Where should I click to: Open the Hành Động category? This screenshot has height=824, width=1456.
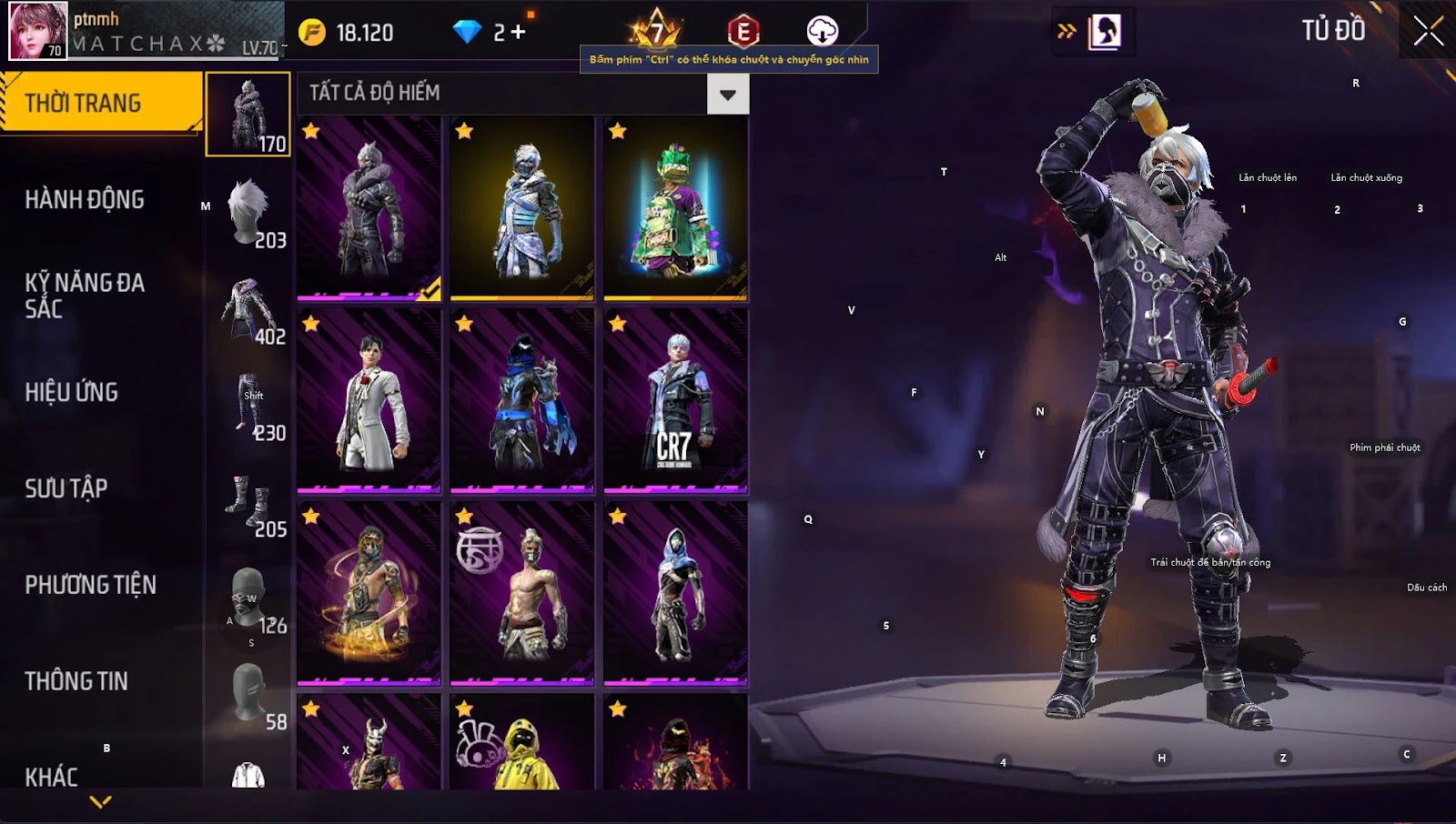85,199
